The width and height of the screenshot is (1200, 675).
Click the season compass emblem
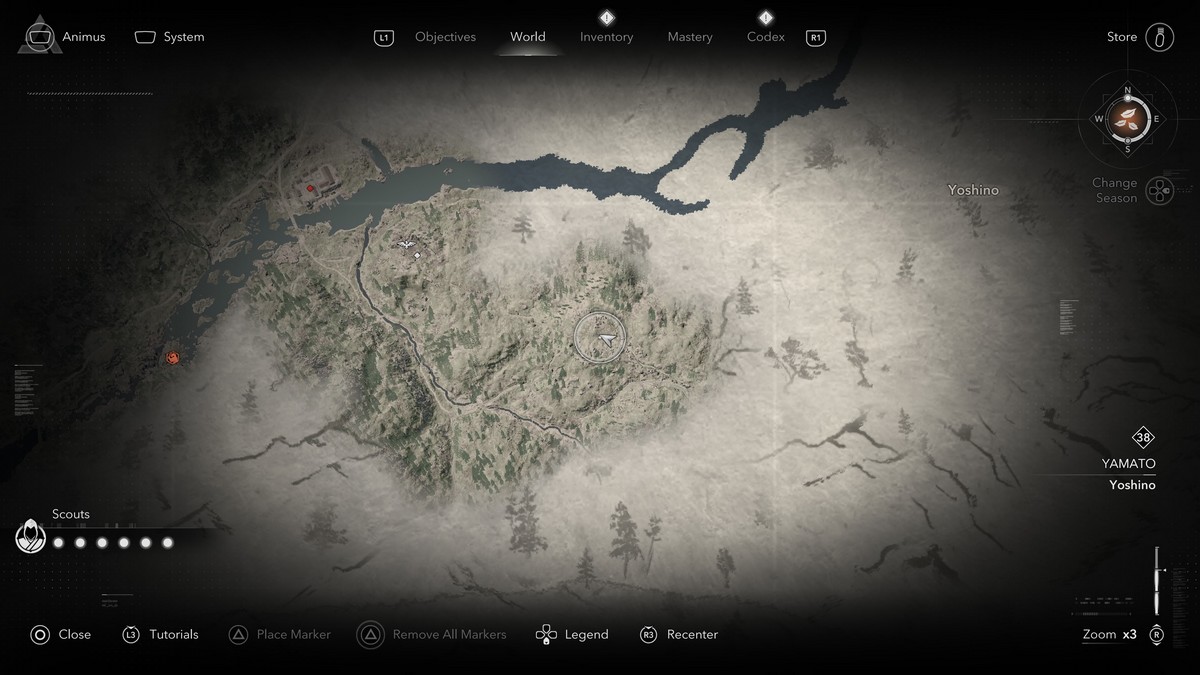(x=1128, y=119)
